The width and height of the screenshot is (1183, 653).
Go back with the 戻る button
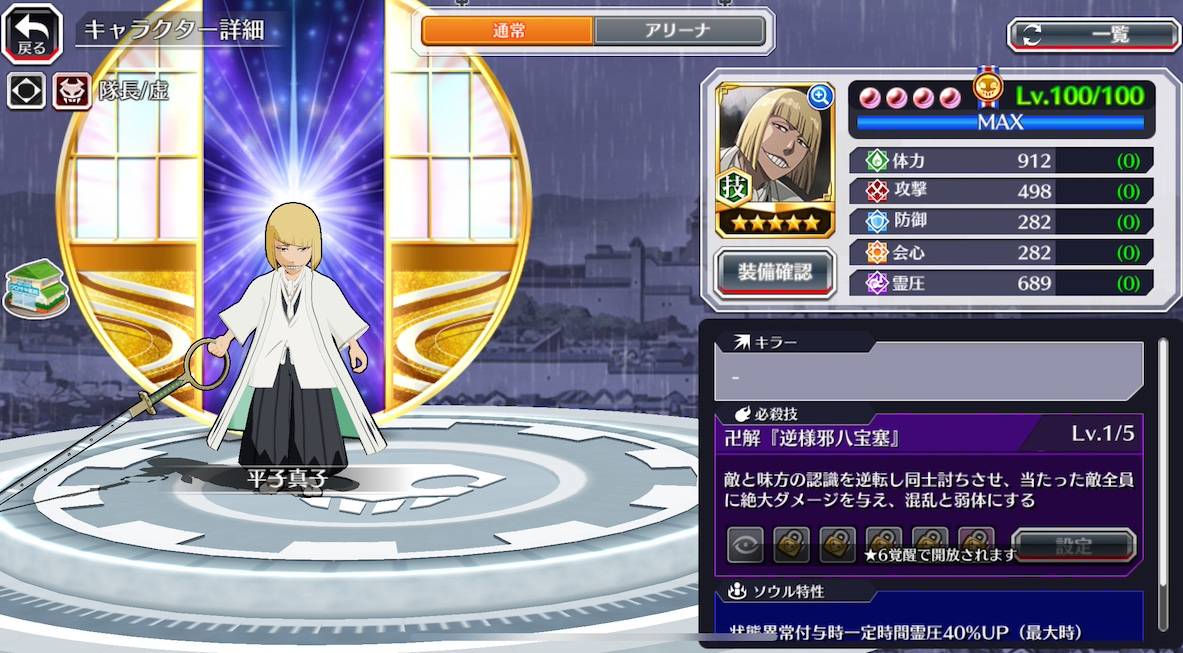click(31, 32)
